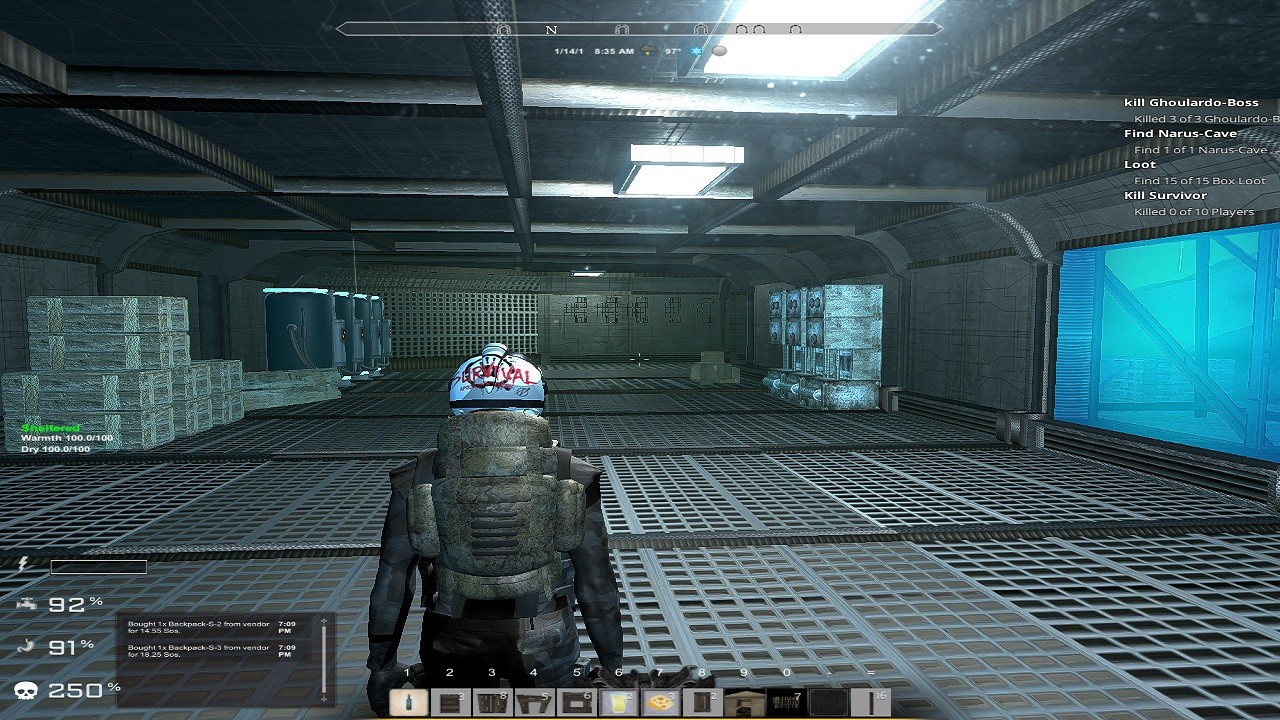Select the building structure in hotbar slot 9
This screenshot has height=720, width=1280.
743,702
